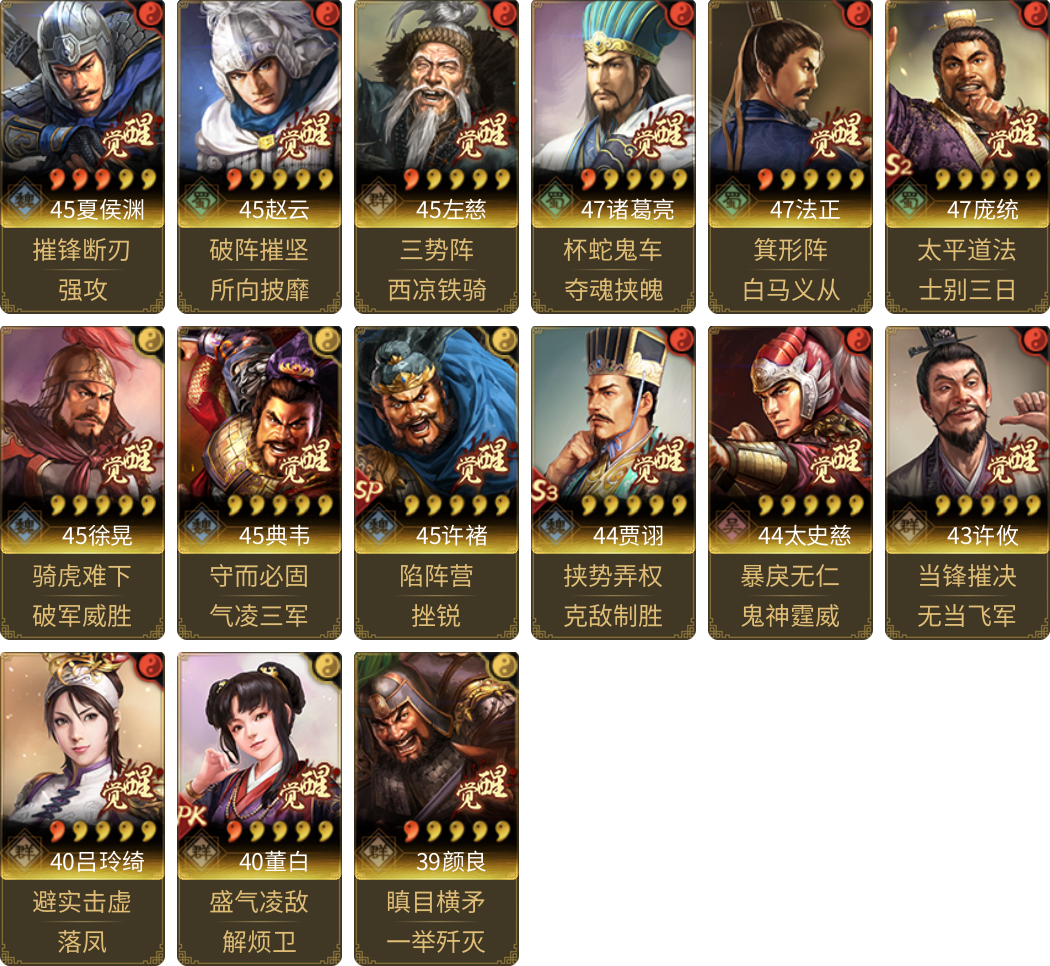Click the 杯蛇鬼车 skill label

click(613, 250)
